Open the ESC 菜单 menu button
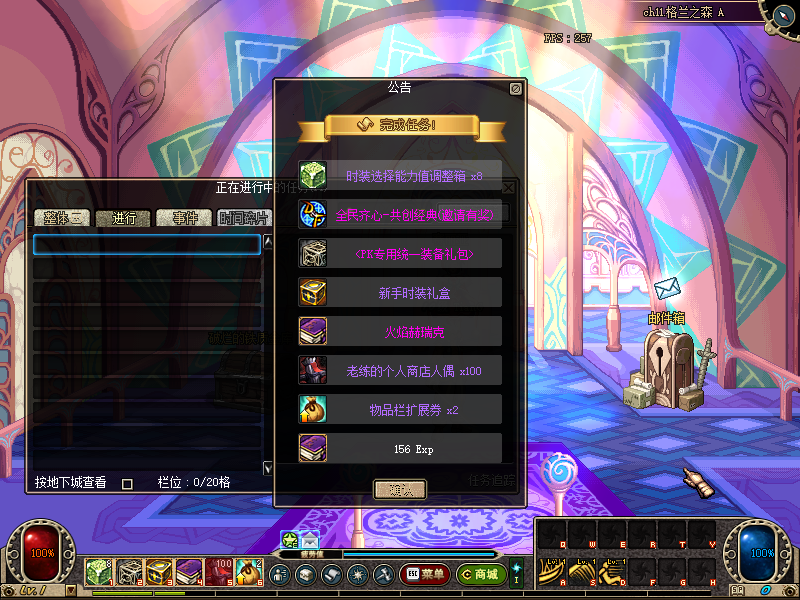Image resolution: width=800 pixels, height=600 pixels. 425,574
